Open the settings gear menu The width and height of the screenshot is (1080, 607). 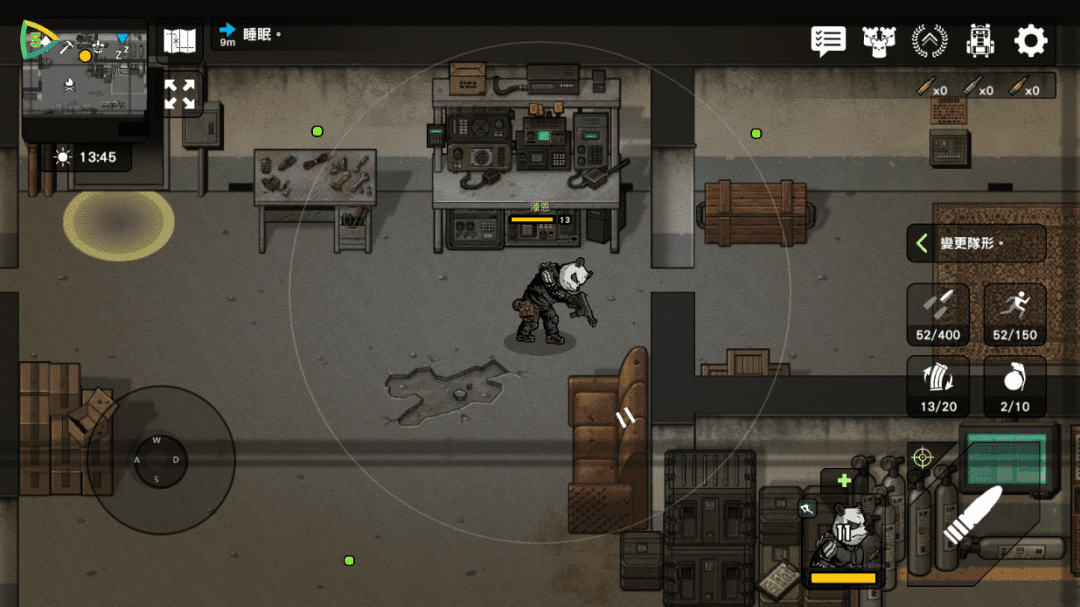click(x=1030, y=41)
